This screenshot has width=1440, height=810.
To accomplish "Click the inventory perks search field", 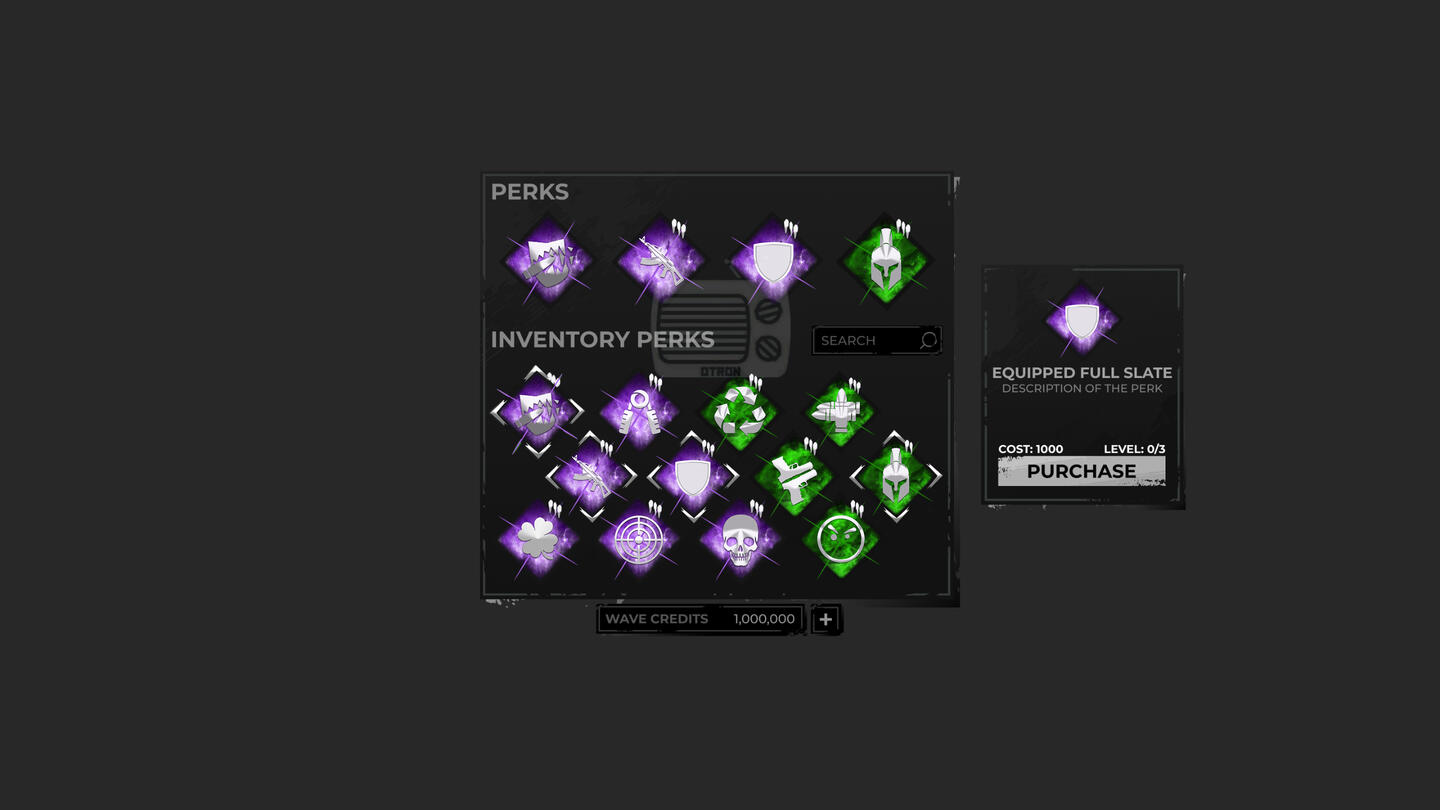I will tap(866, 341).
